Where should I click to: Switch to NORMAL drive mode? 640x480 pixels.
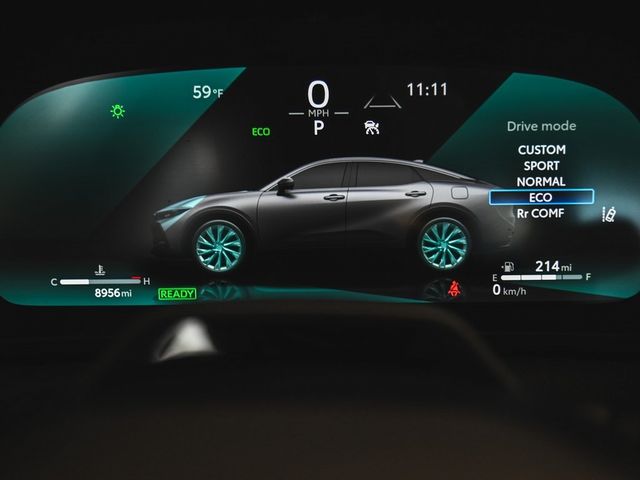click(541, 181)
